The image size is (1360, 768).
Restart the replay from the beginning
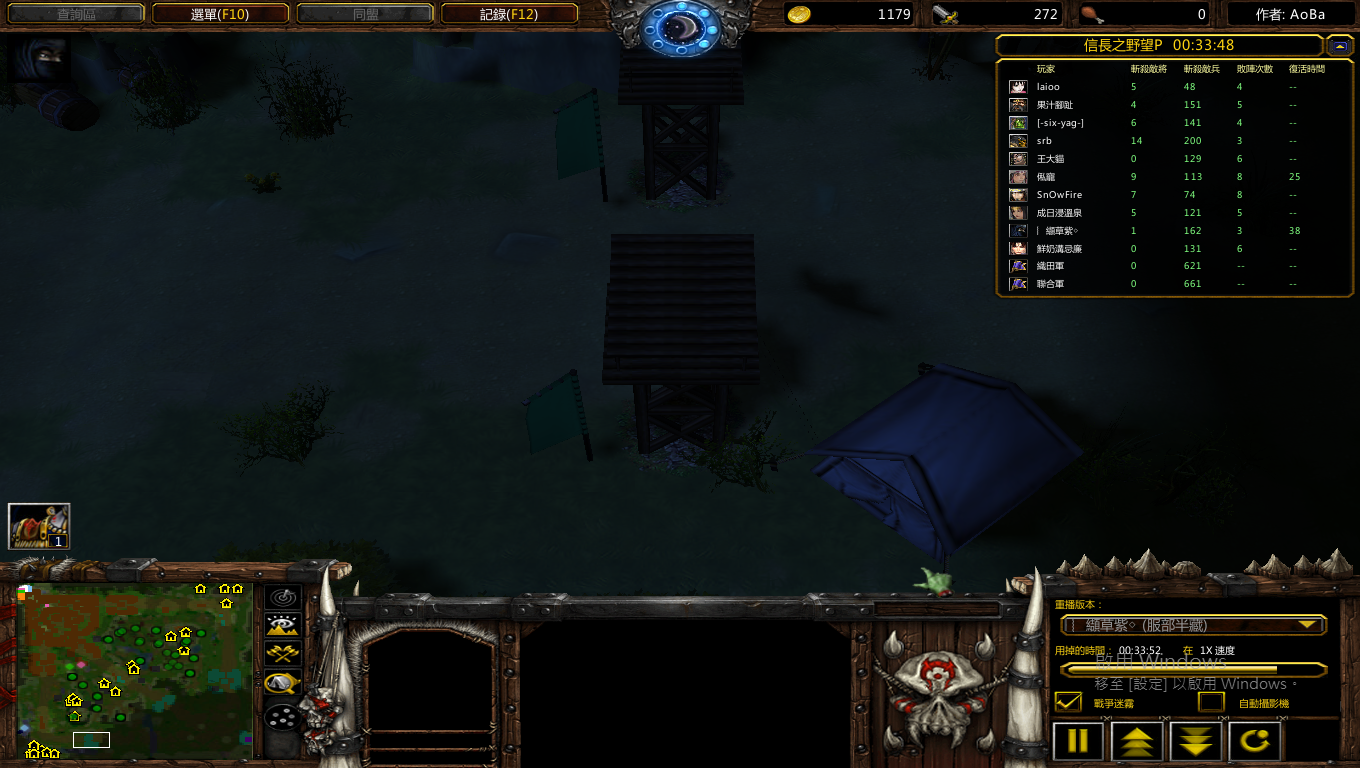[x=1255, y=742]
